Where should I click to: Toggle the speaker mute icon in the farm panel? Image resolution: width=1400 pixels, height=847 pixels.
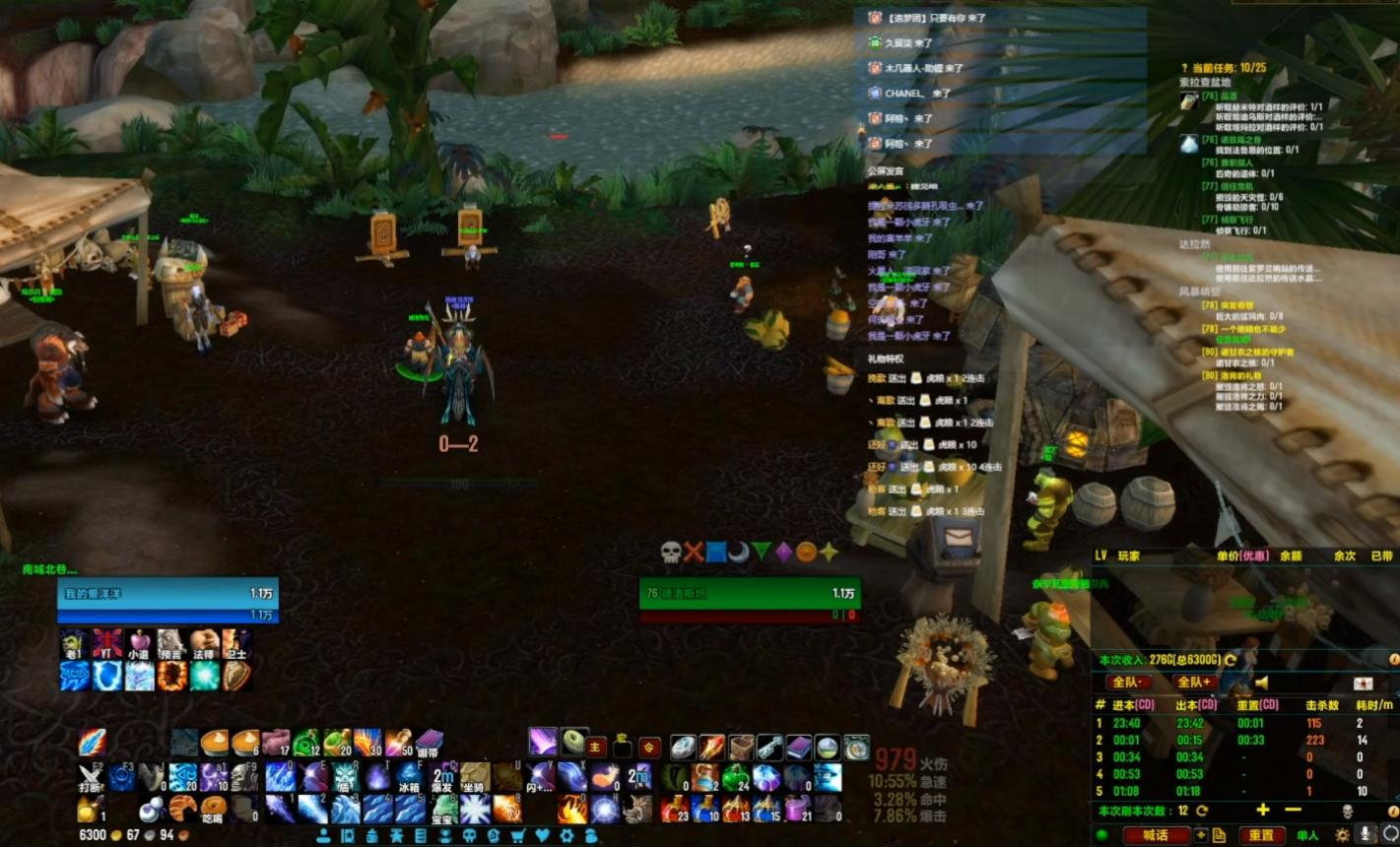pos(1262,684)
